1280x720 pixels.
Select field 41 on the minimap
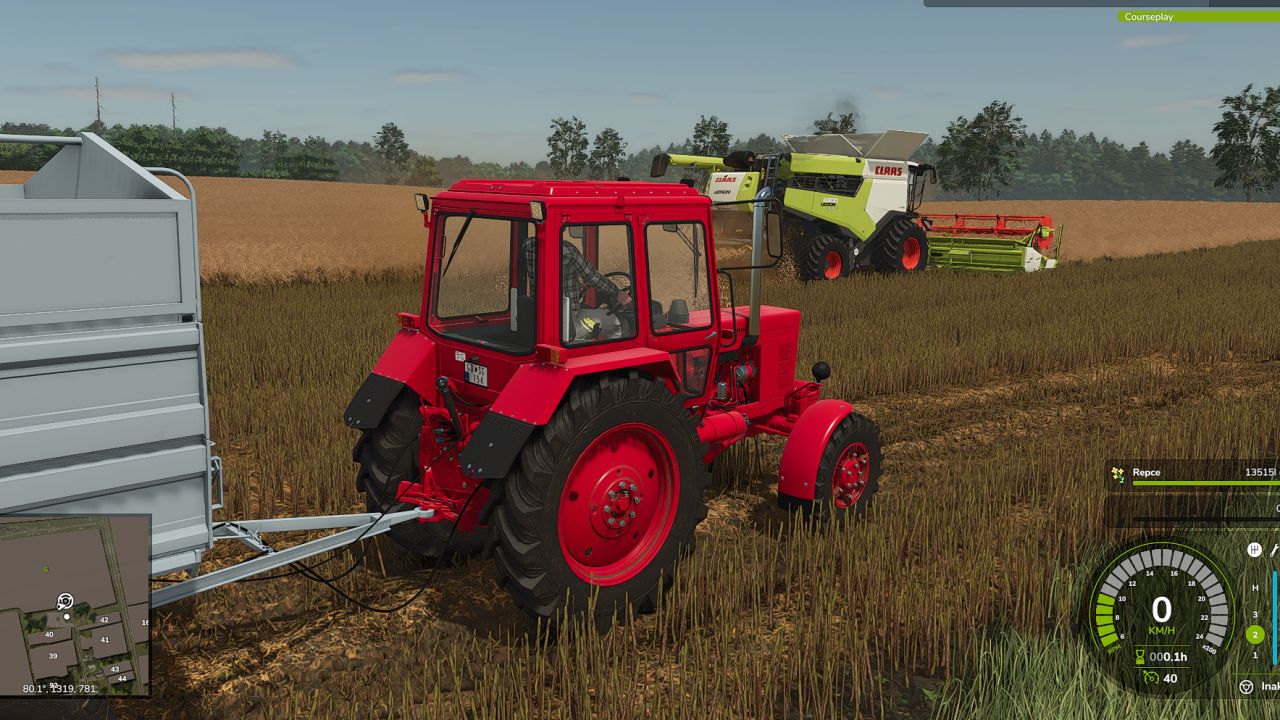103,639
